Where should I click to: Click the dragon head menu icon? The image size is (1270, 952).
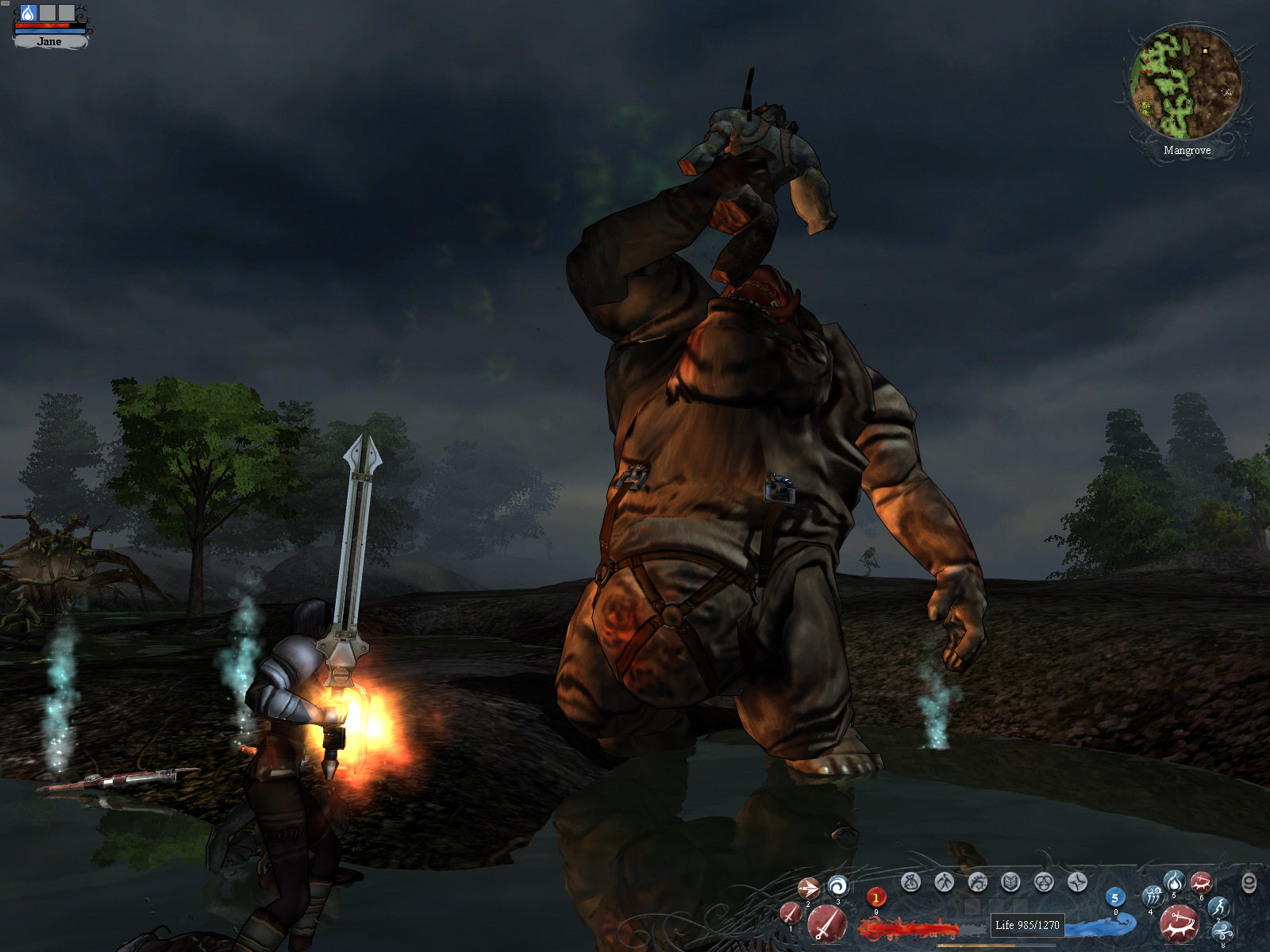click(977, 881)
